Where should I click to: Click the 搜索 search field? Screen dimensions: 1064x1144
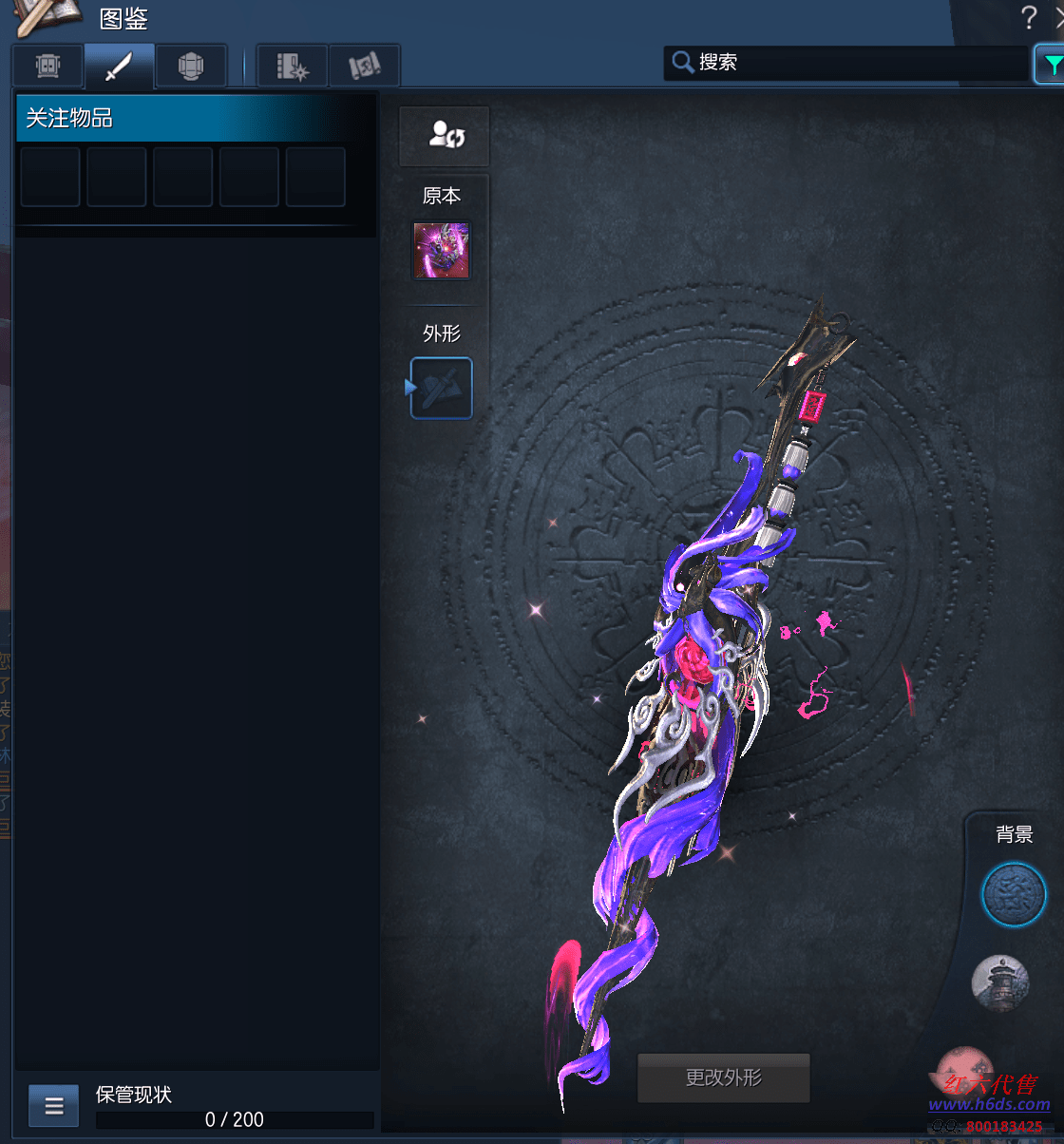click(x=845, y=63)
